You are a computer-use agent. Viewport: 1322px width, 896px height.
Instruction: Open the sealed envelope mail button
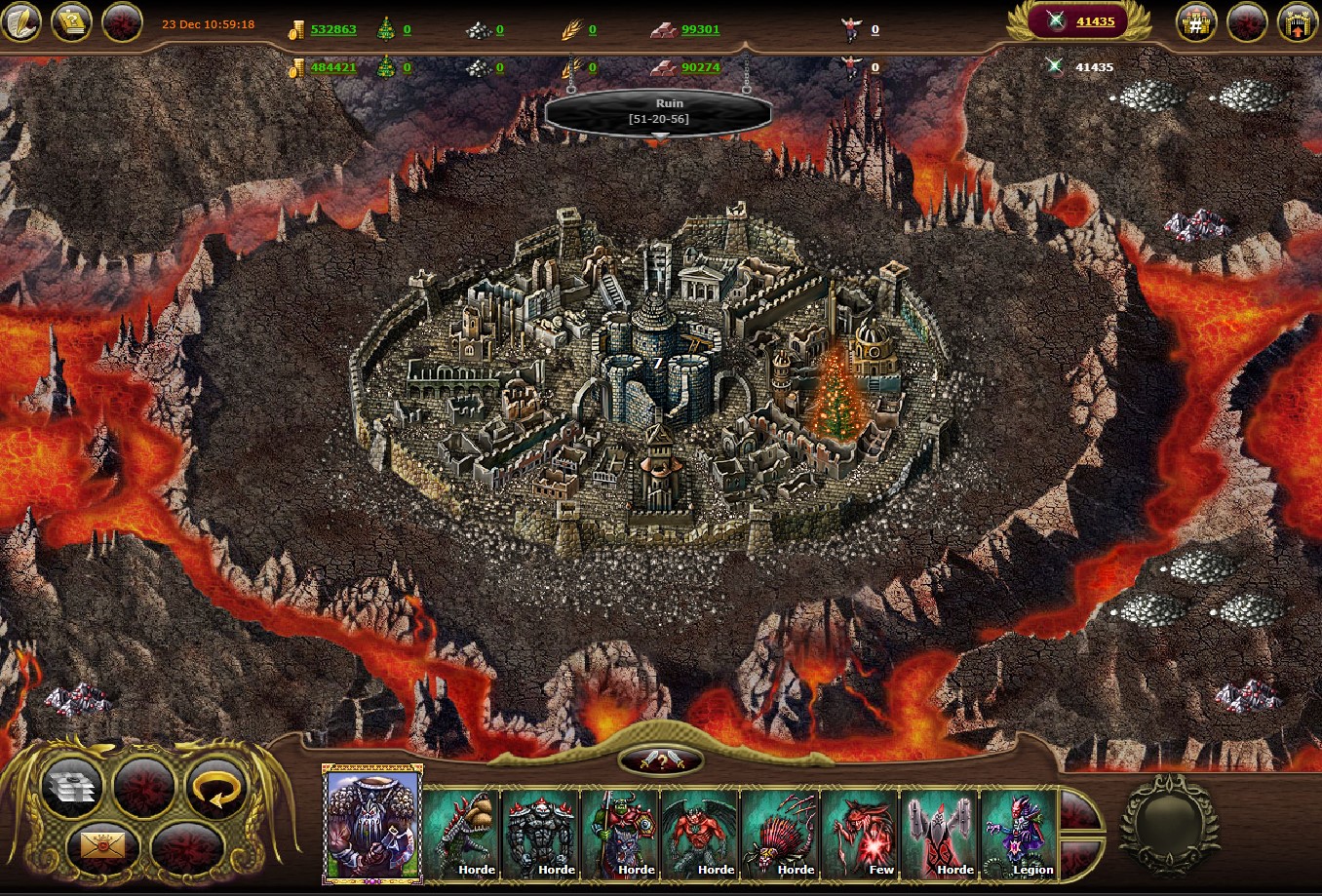click(101, 847)
